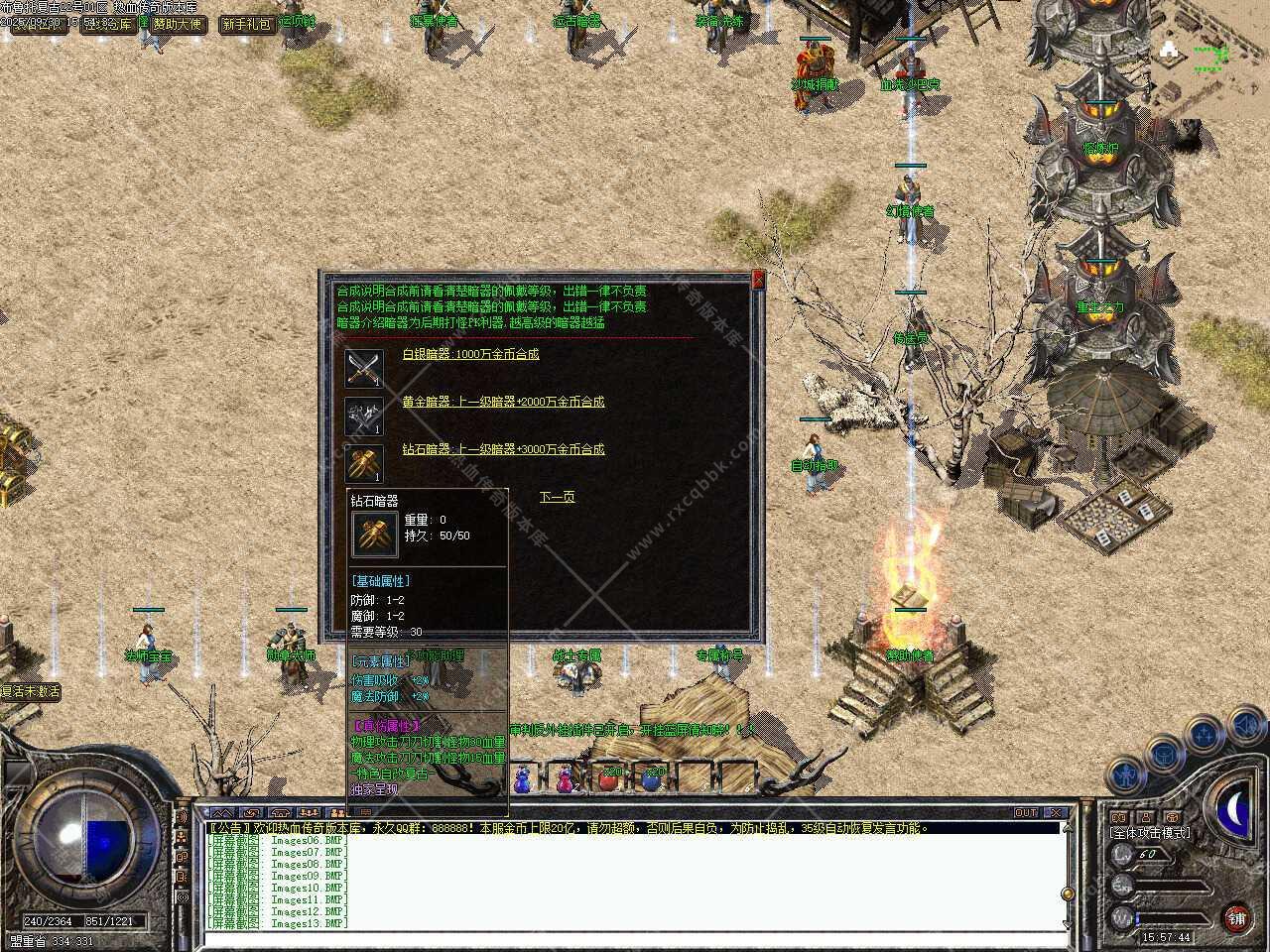Close the chat panel with X button
Viewport: 1270px width, 952px height.
[1056, 813]
